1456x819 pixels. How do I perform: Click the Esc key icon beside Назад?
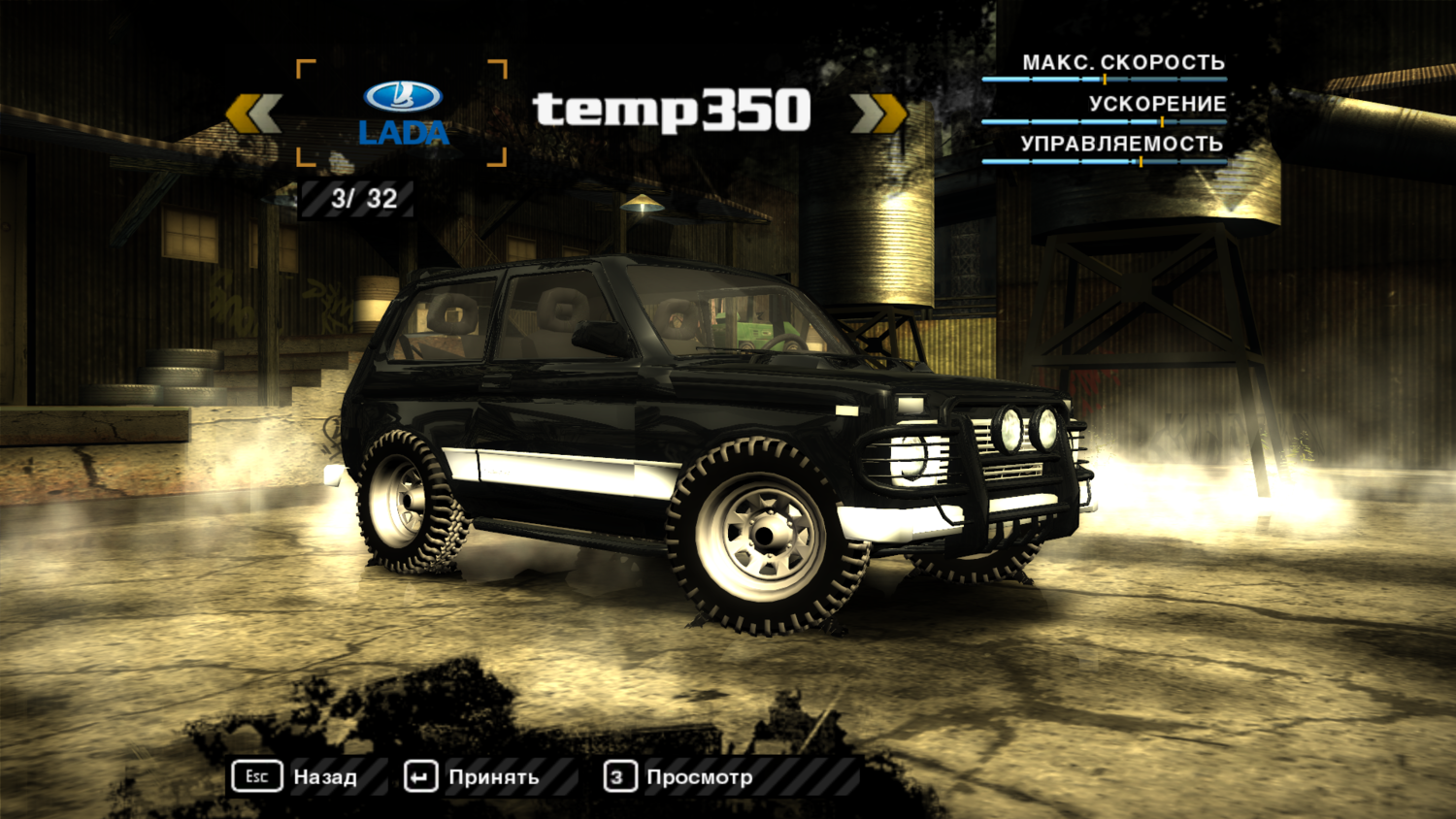pos(257,776)
